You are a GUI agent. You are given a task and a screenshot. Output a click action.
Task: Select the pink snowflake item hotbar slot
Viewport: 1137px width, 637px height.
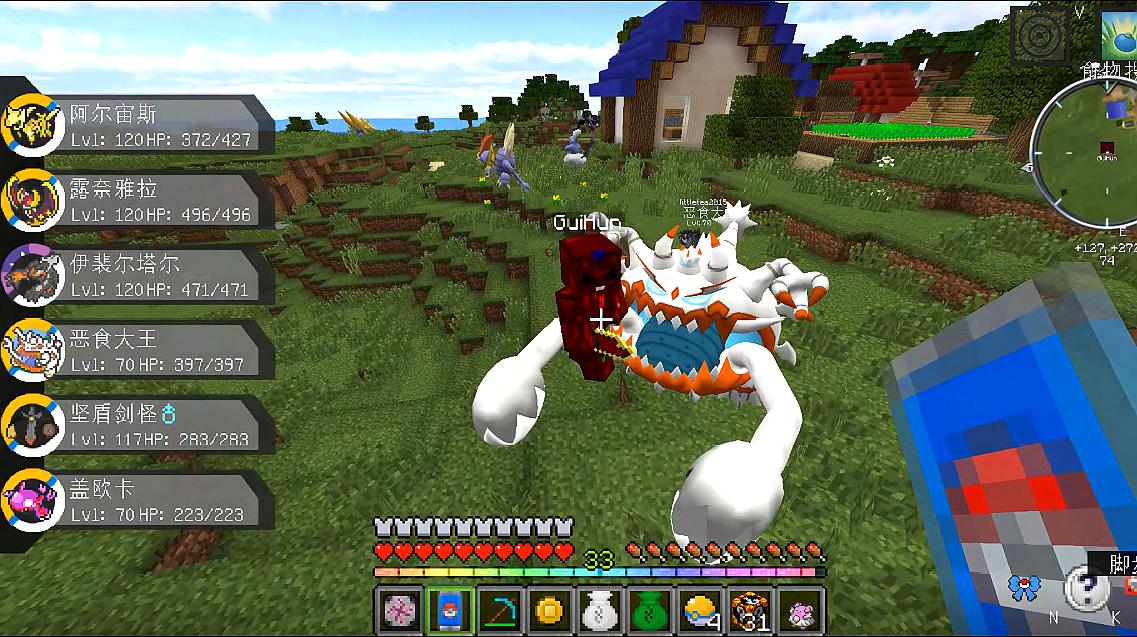pyautogui.click(x=397, y=609)
